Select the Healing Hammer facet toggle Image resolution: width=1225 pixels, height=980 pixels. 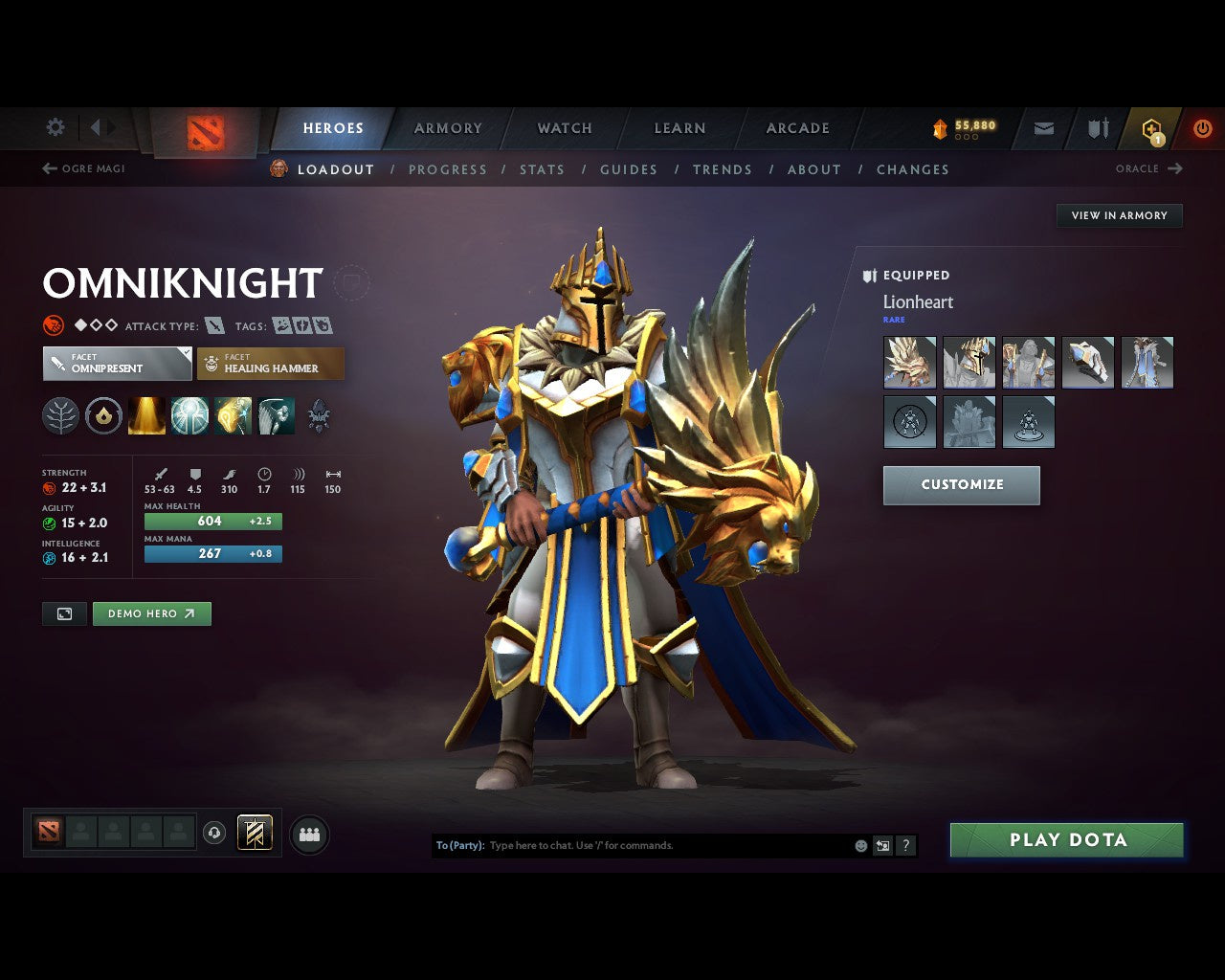[271, 364]
